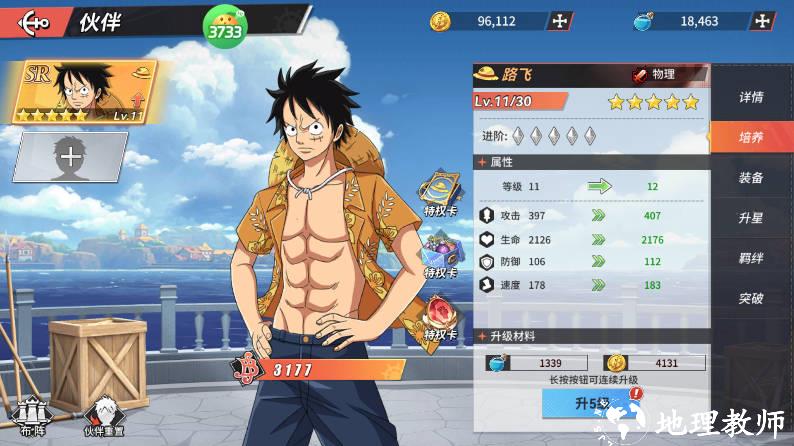Open the blue straw-hat 特权卡 card
794x446 pixels.
[439, 194]
